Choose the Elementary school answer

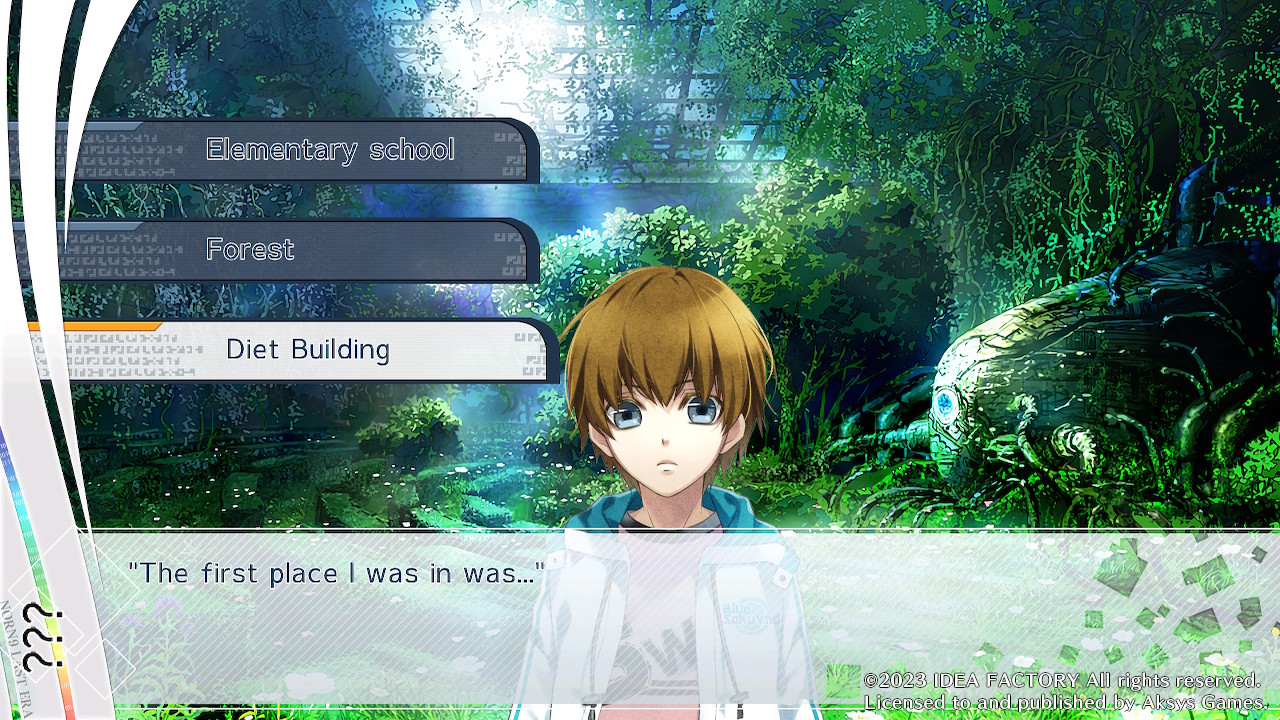[x=330, y=150]
